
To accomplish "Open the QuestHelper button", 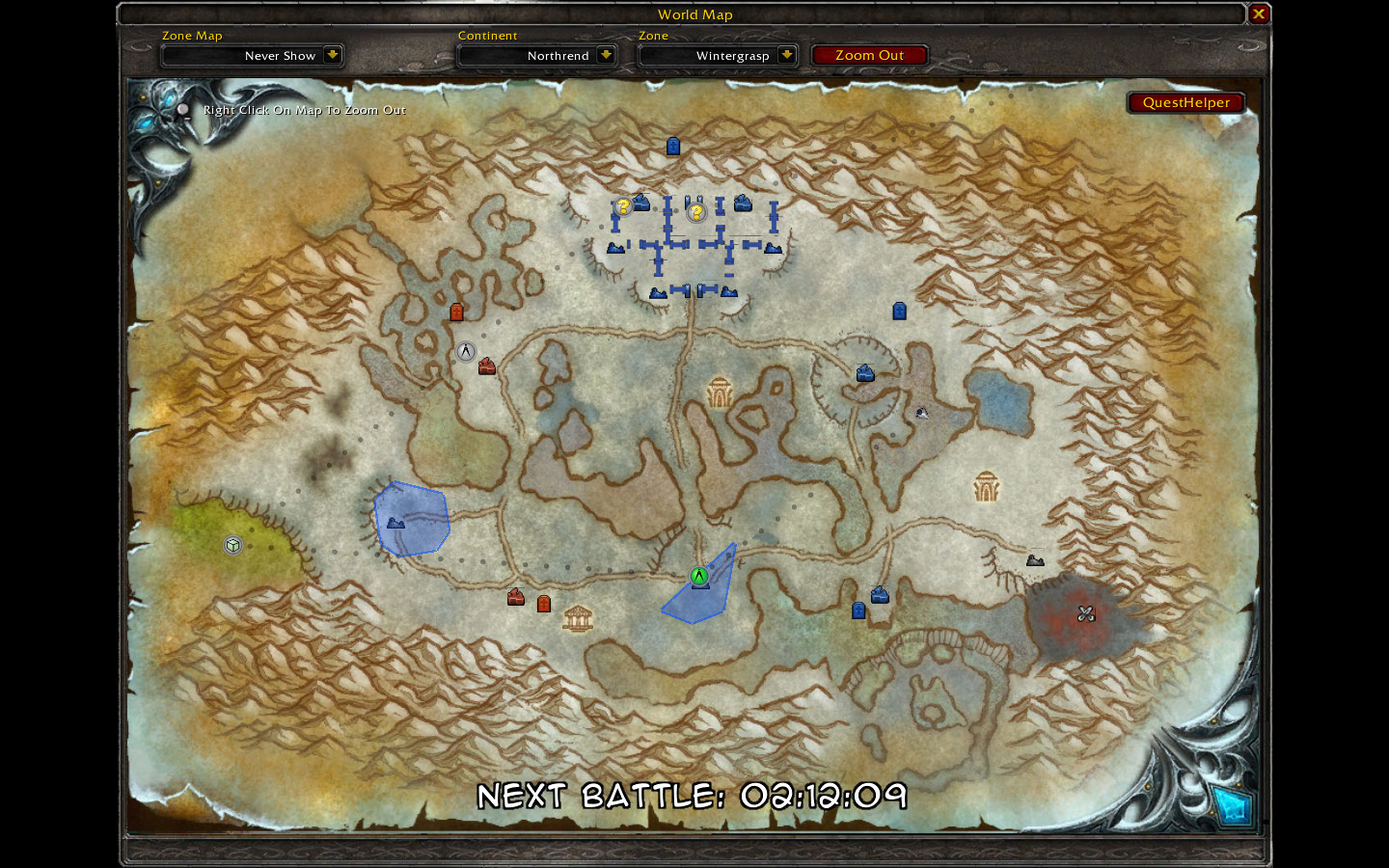I will click(1185, 102).
